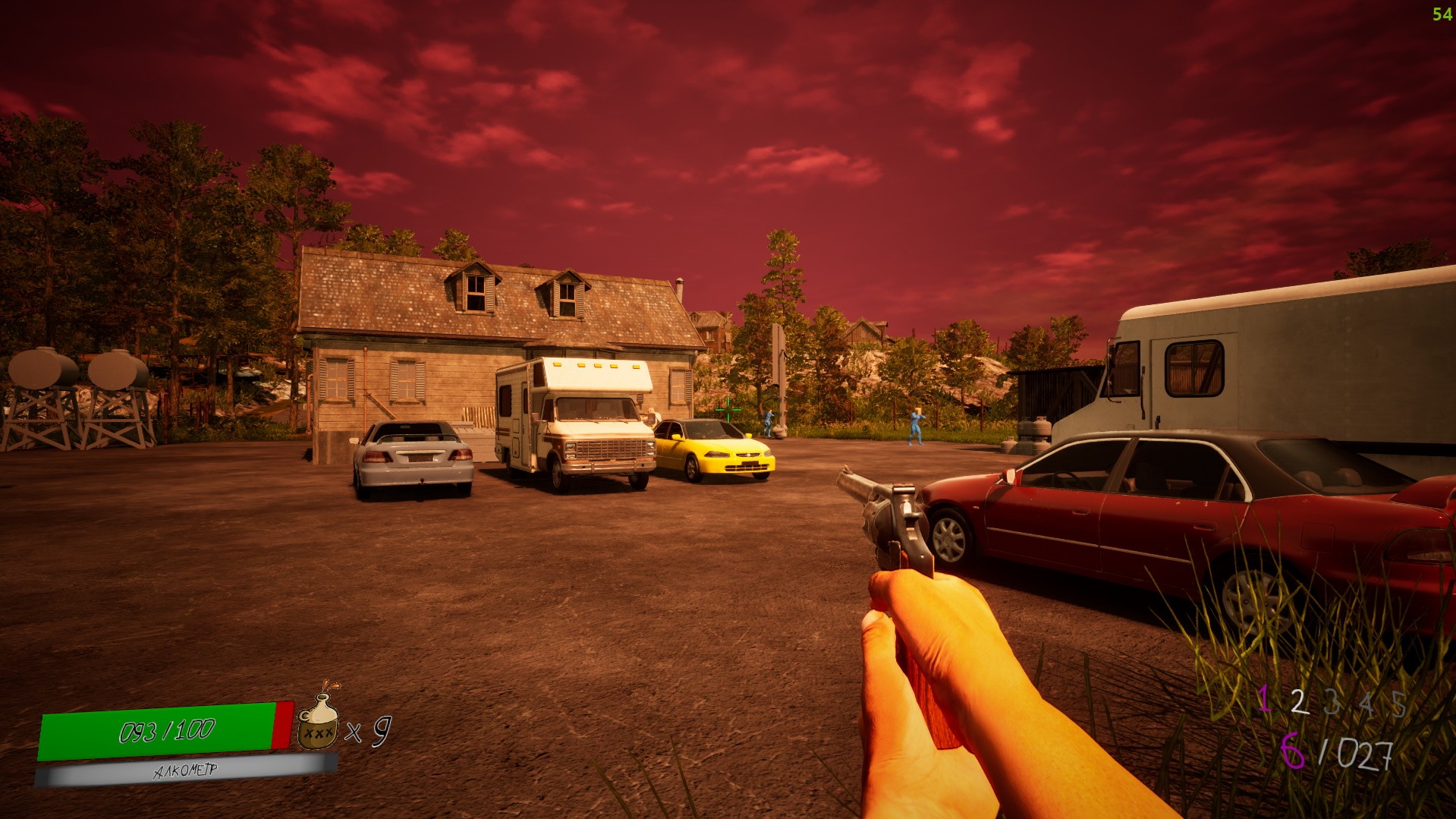Select weapon slot 5

[x=1398, y=705]
